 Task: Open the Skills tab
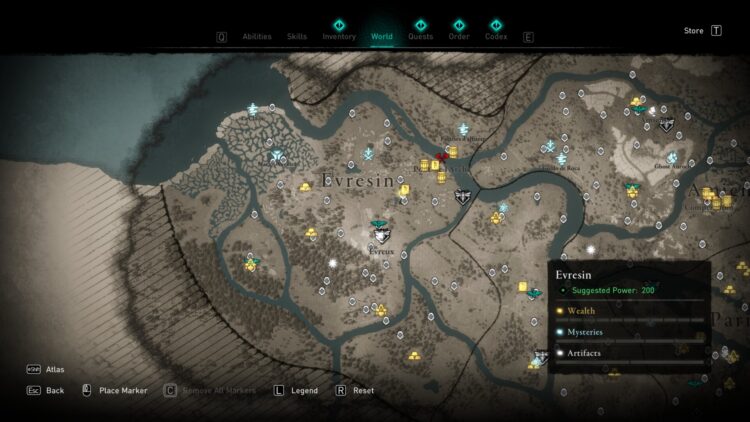pyautogui.click(x=297, y=37)
